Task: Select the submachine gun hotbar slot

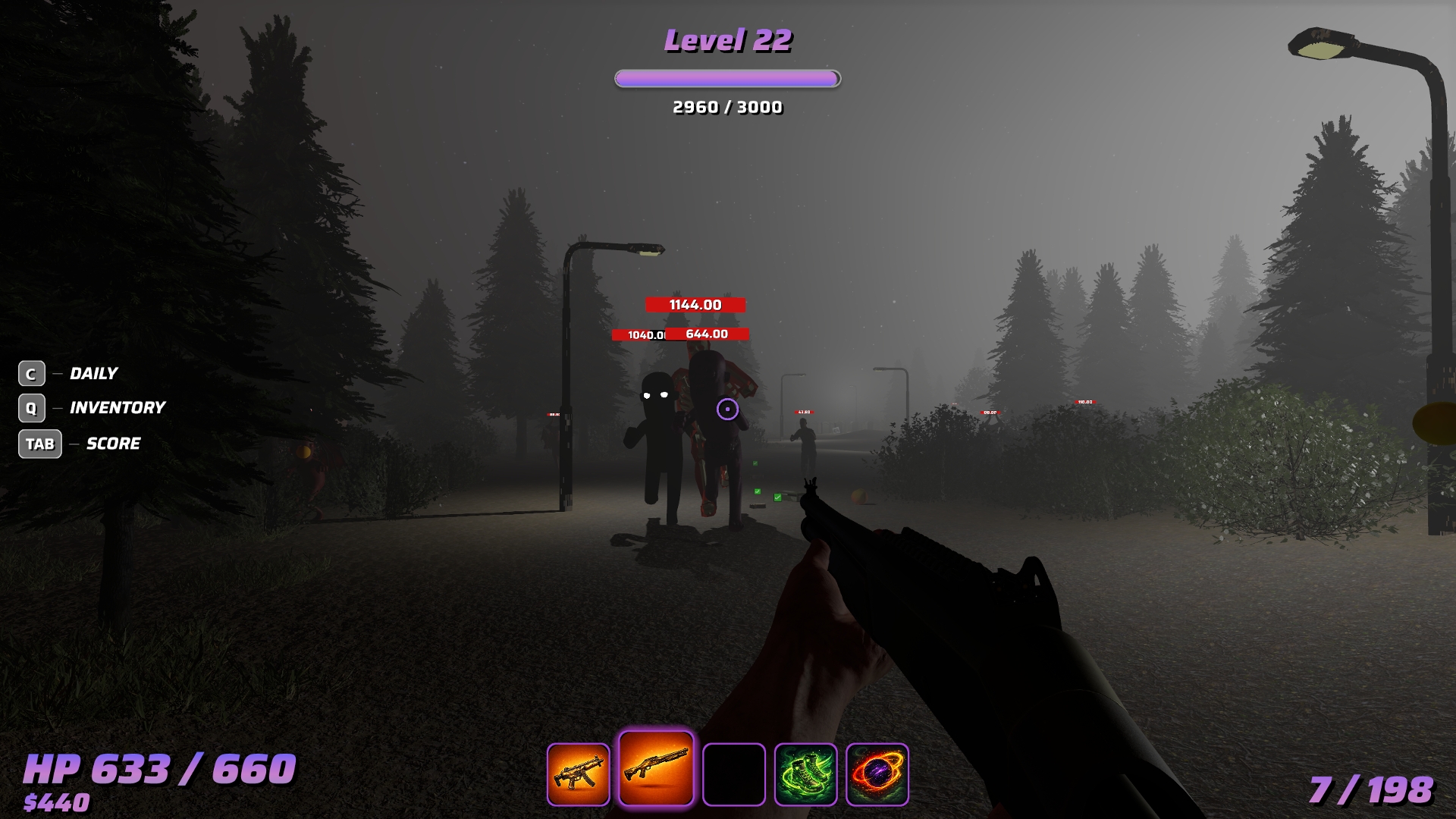Action: point(579,774)
